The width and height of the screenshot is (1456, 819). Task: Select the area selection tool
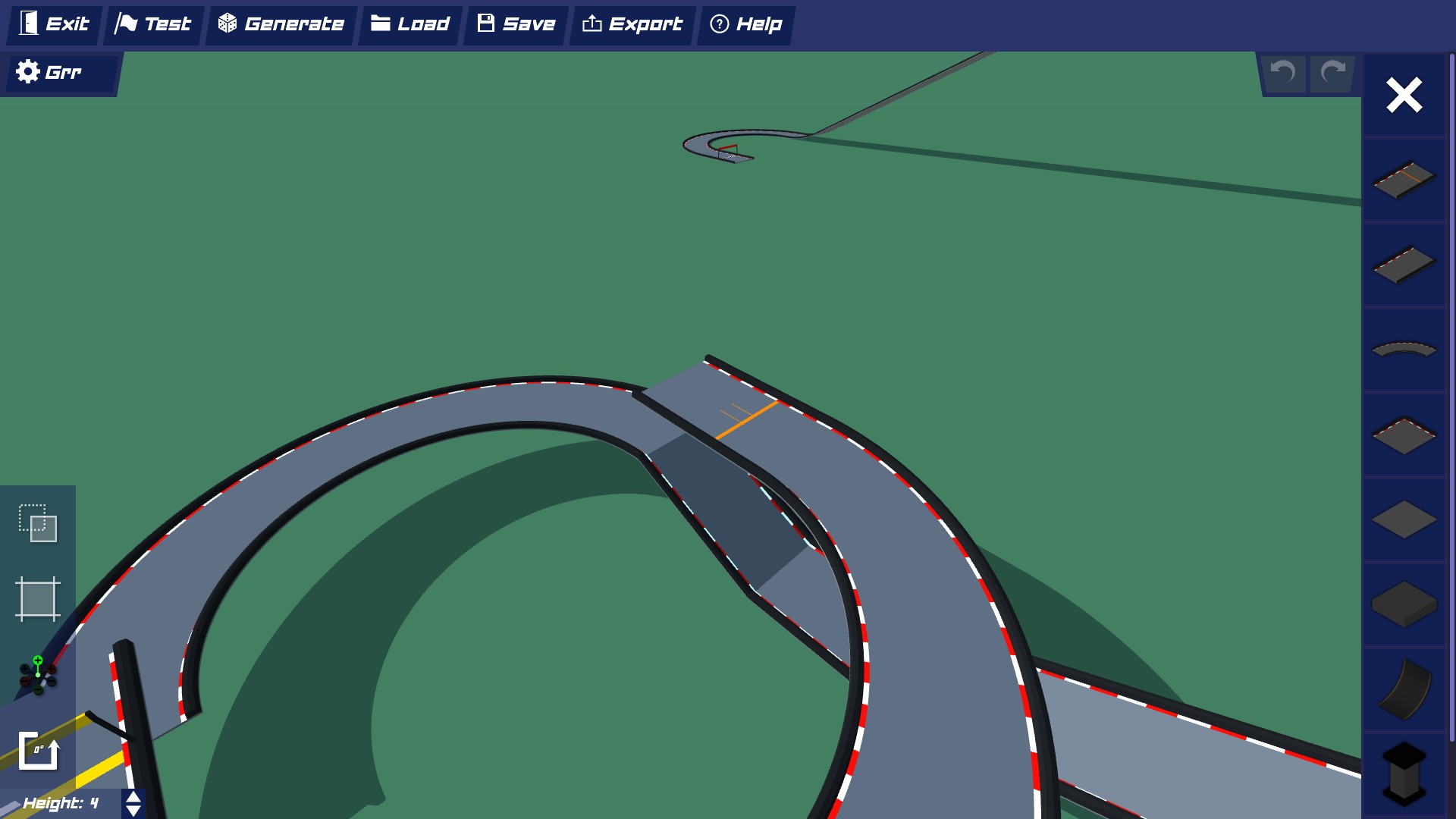point(39,599)
